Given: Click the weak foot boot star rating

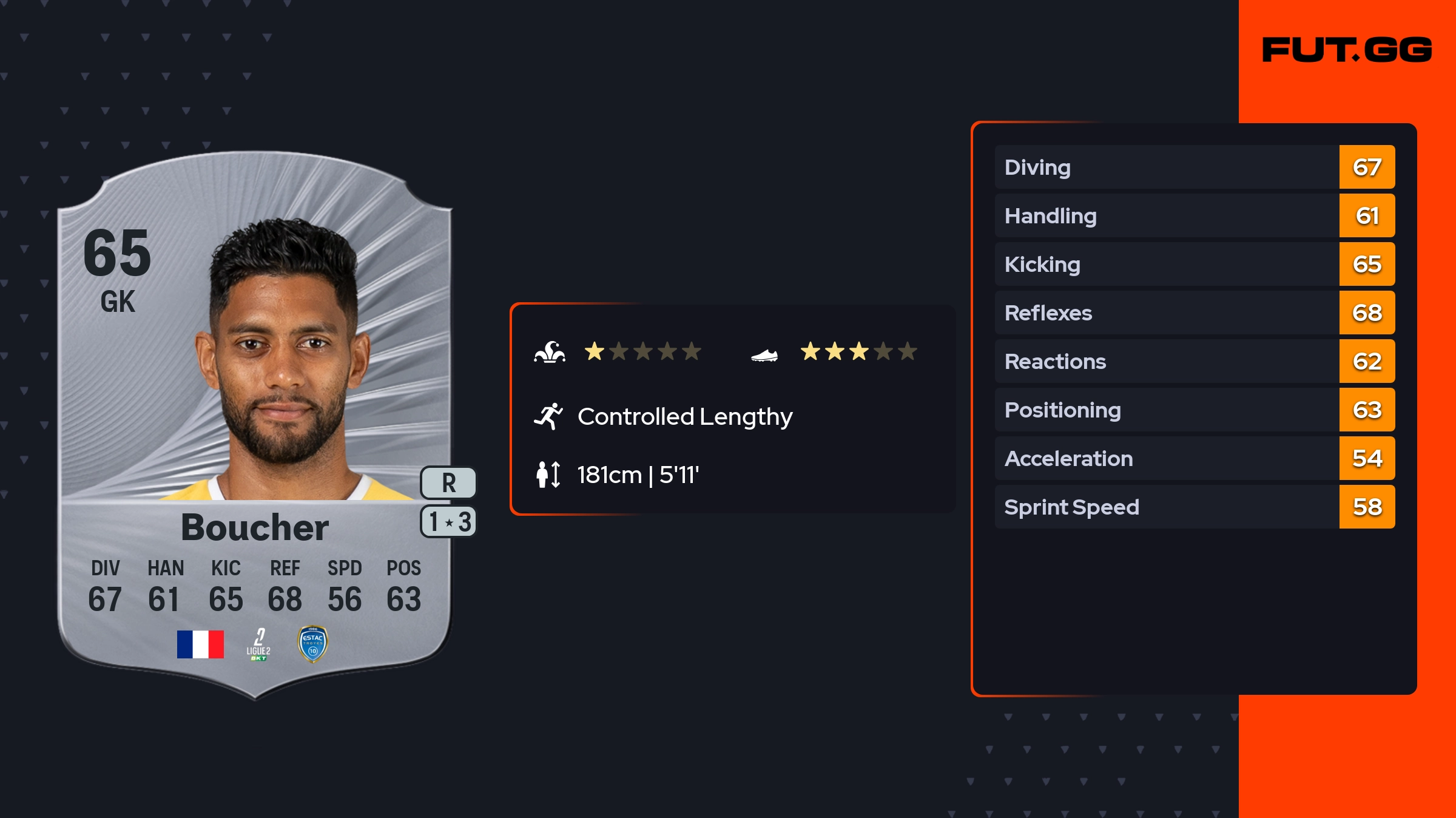Looking at the screenshot, I should tap(858, 351).
